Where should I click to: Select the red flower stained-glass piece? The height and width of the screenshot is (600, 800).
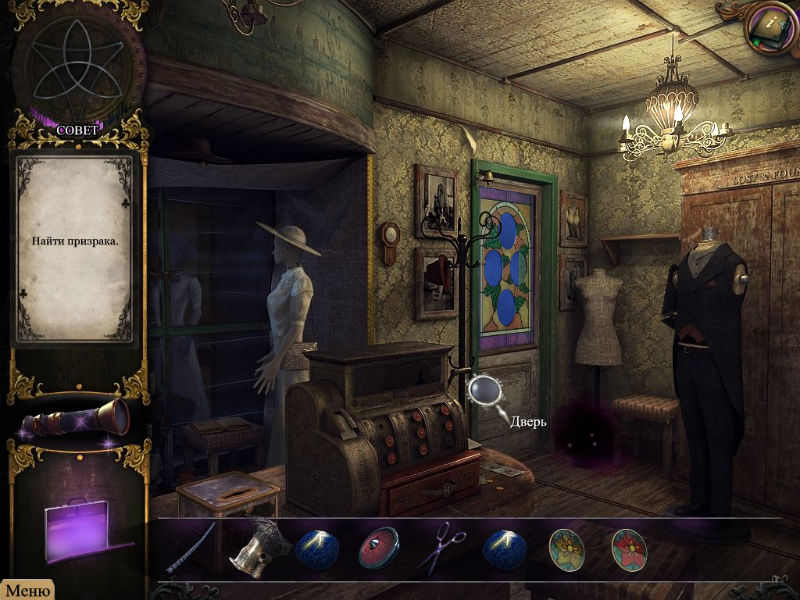coord(629,548)
